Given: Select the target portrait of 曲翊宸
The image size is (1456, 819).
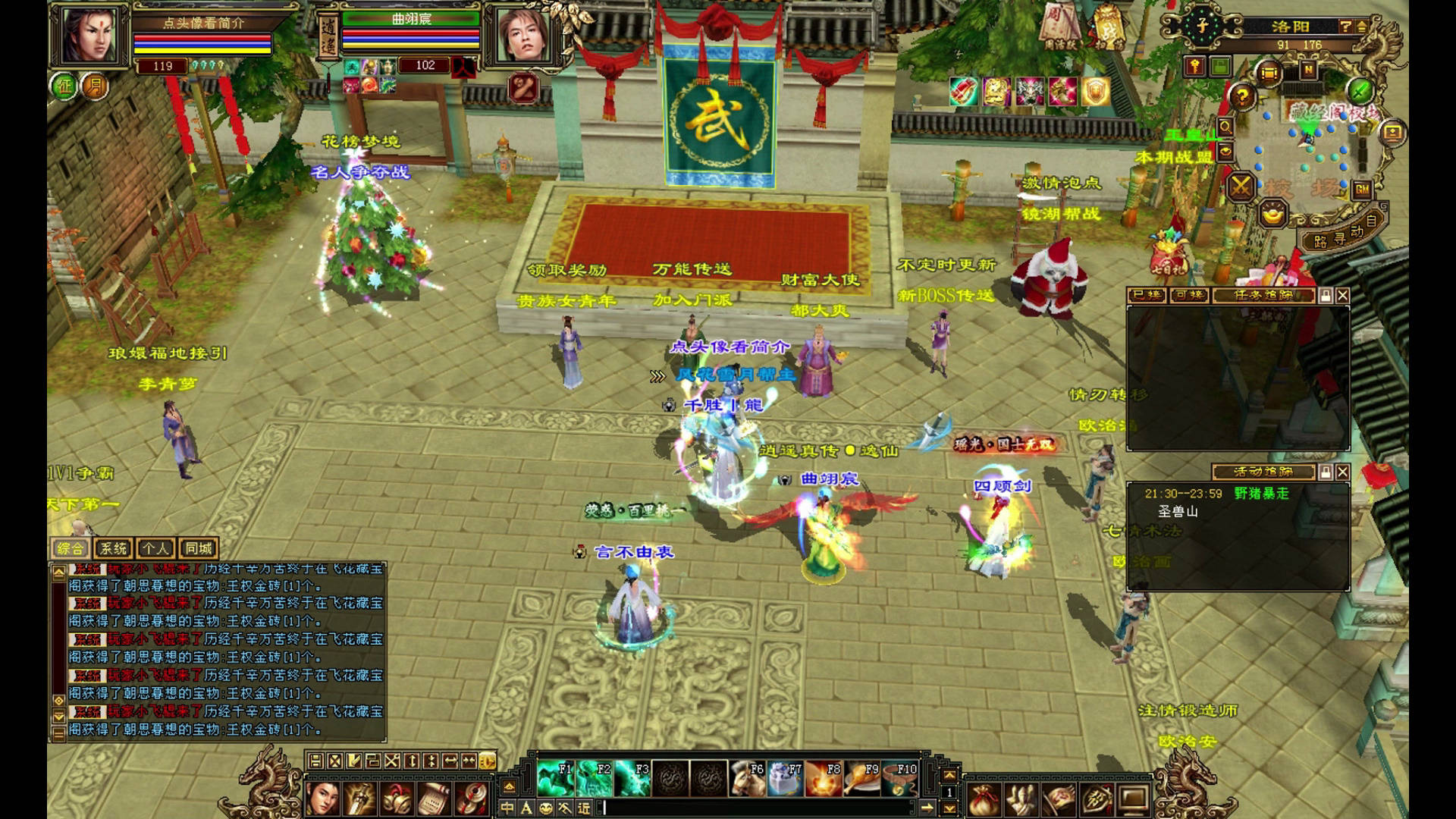Looking at the screenshot, I should (523, 36).
